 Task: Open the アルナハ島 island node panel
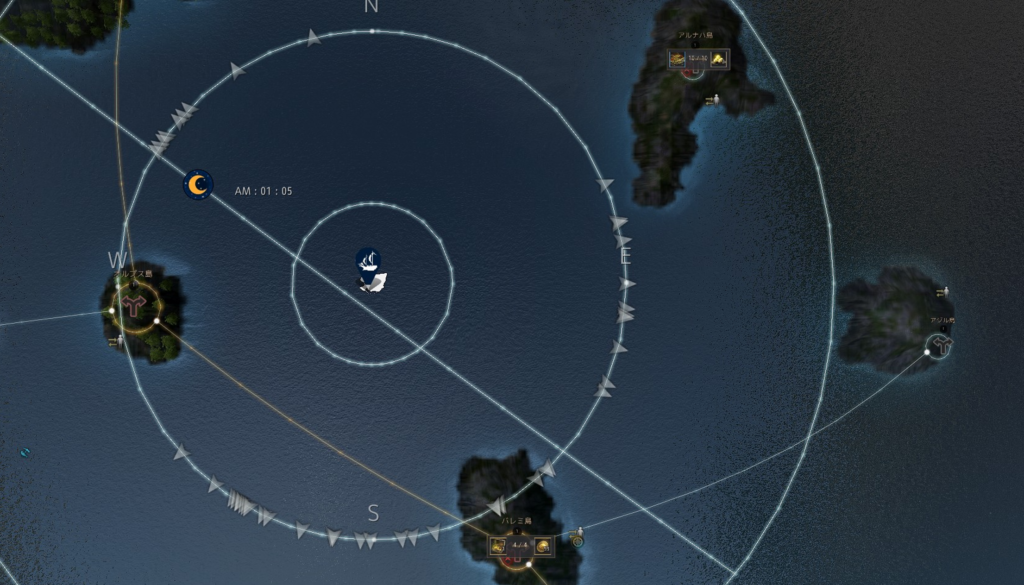pos(697,60)
